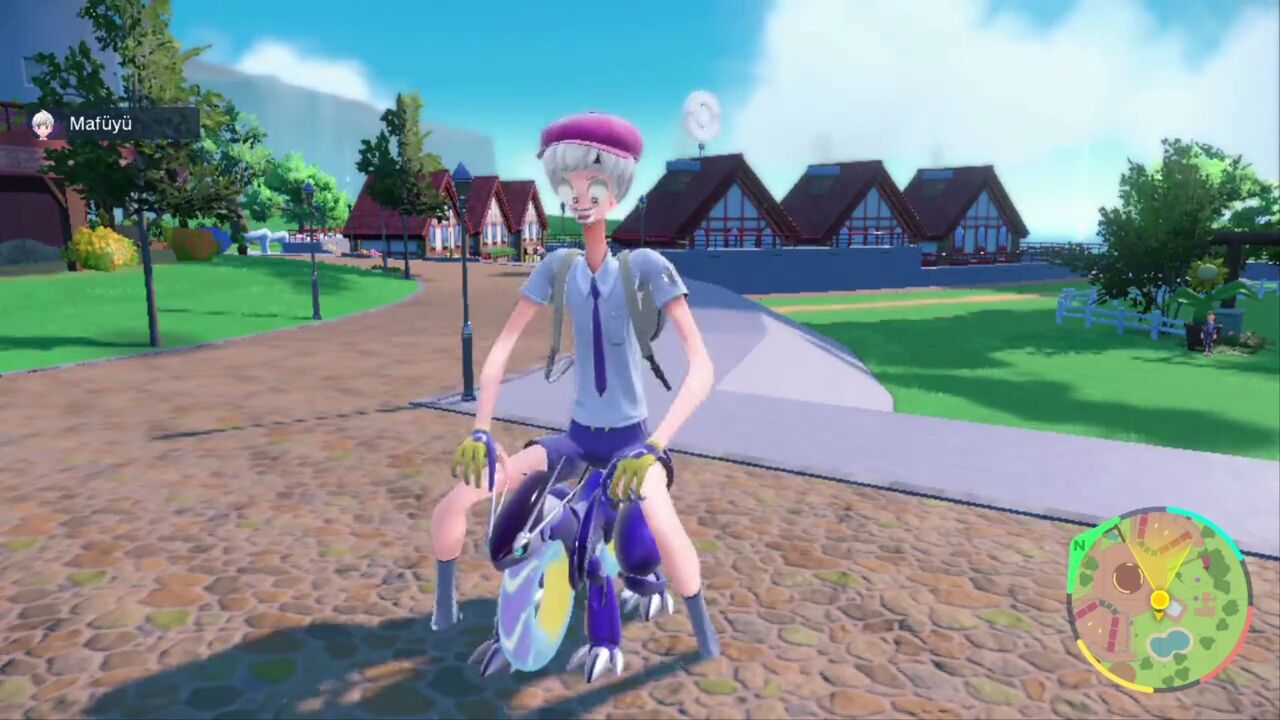Click the brown battle arena circle on minimap
This screenshot has width=1280, height=720.
point(1128,577)
